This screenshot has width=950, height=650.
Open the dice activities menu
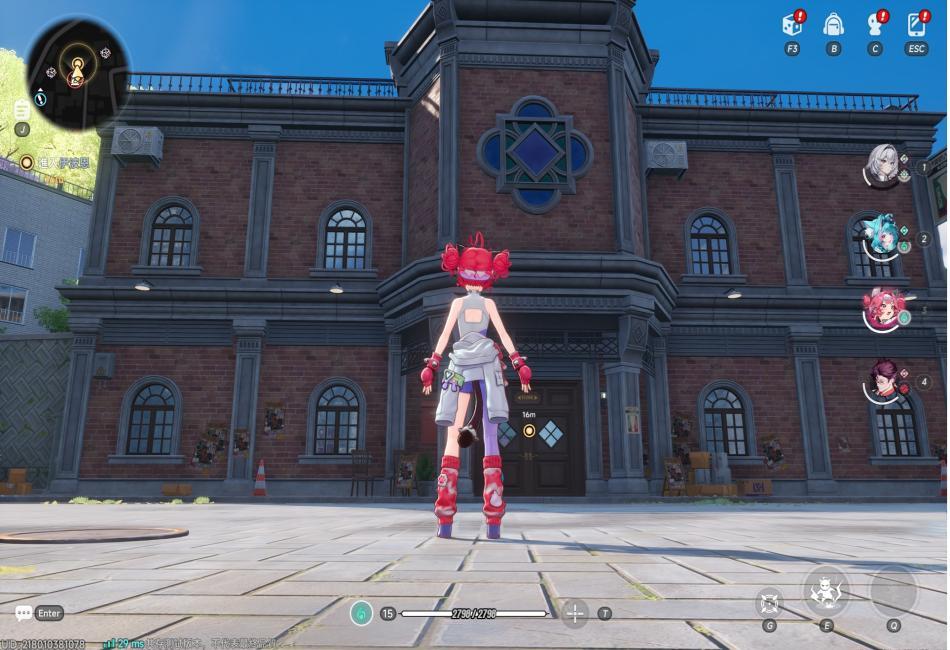[792, 25]
